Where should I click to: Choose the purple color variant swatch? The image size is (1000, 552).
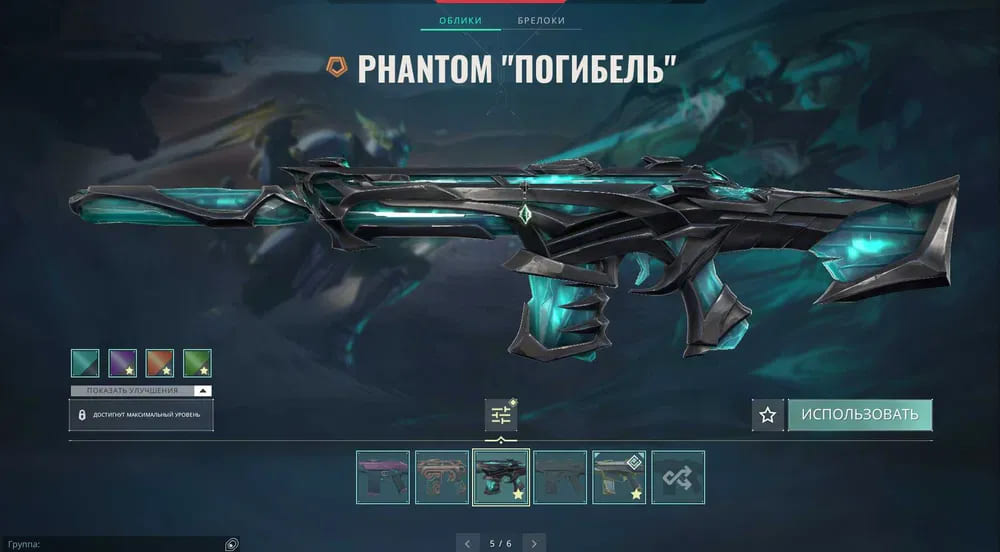point(123,362)
